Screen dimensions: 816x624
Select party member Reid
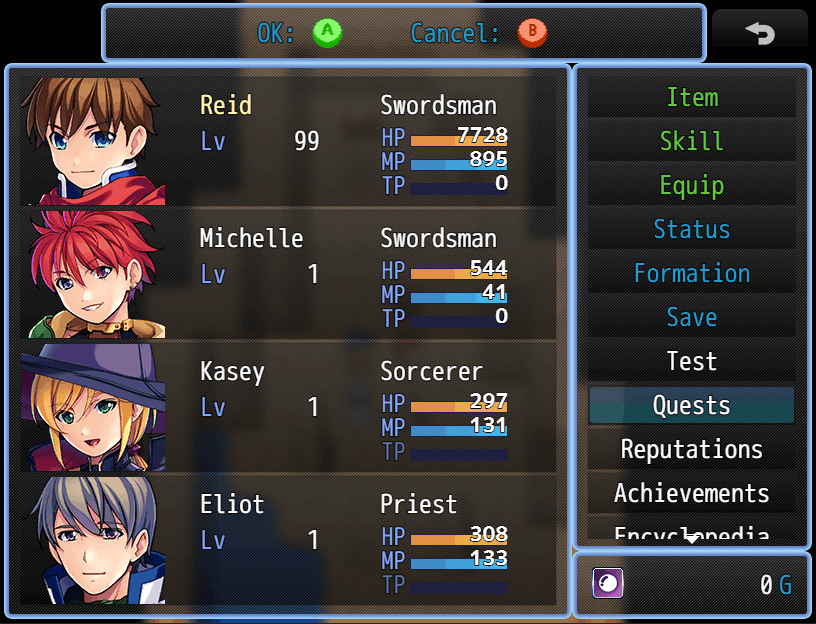[288, 140]
